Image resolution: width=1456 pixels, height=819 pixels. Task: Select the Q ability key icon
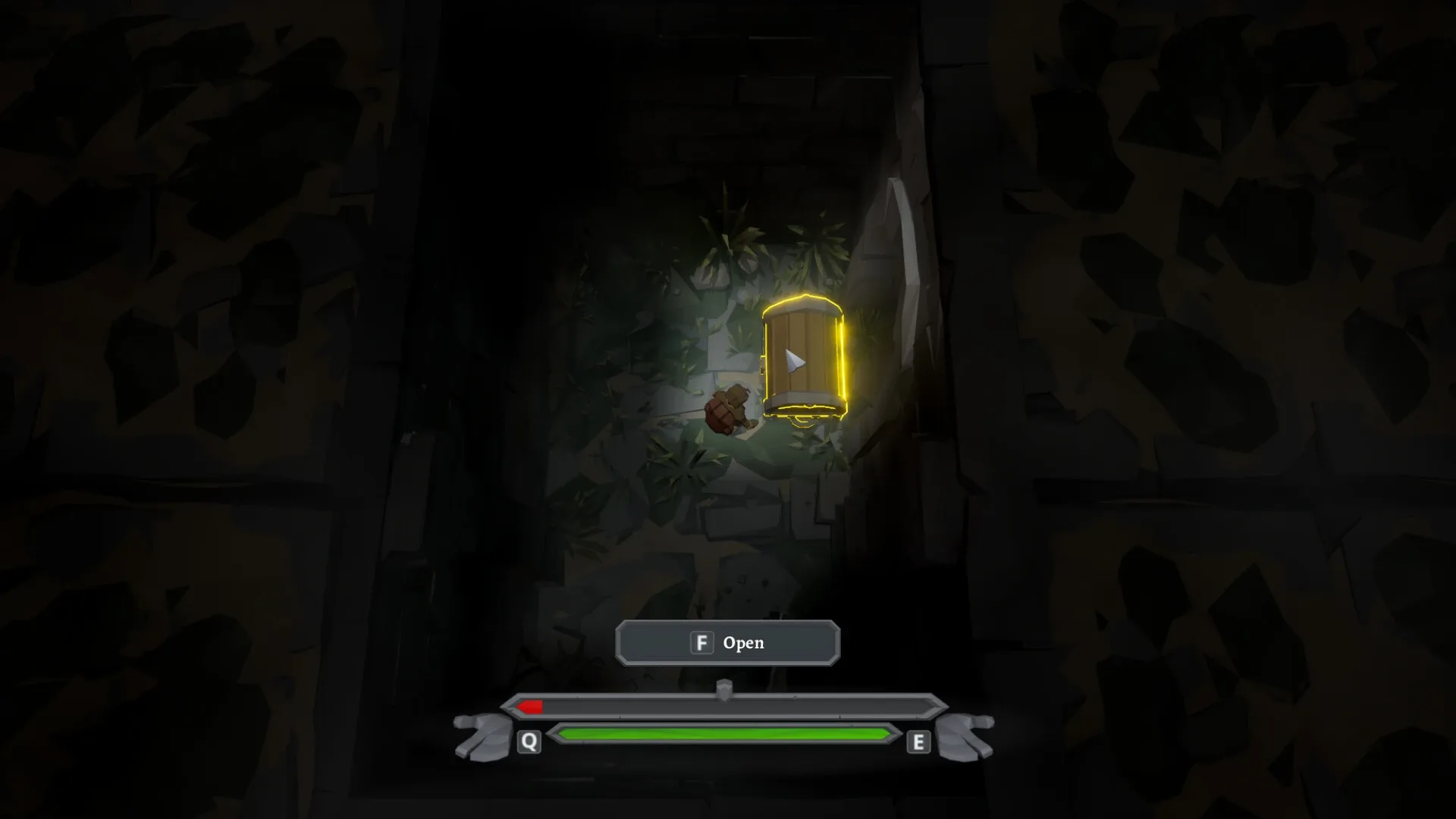pyautogui.click(x=529, y=742)
